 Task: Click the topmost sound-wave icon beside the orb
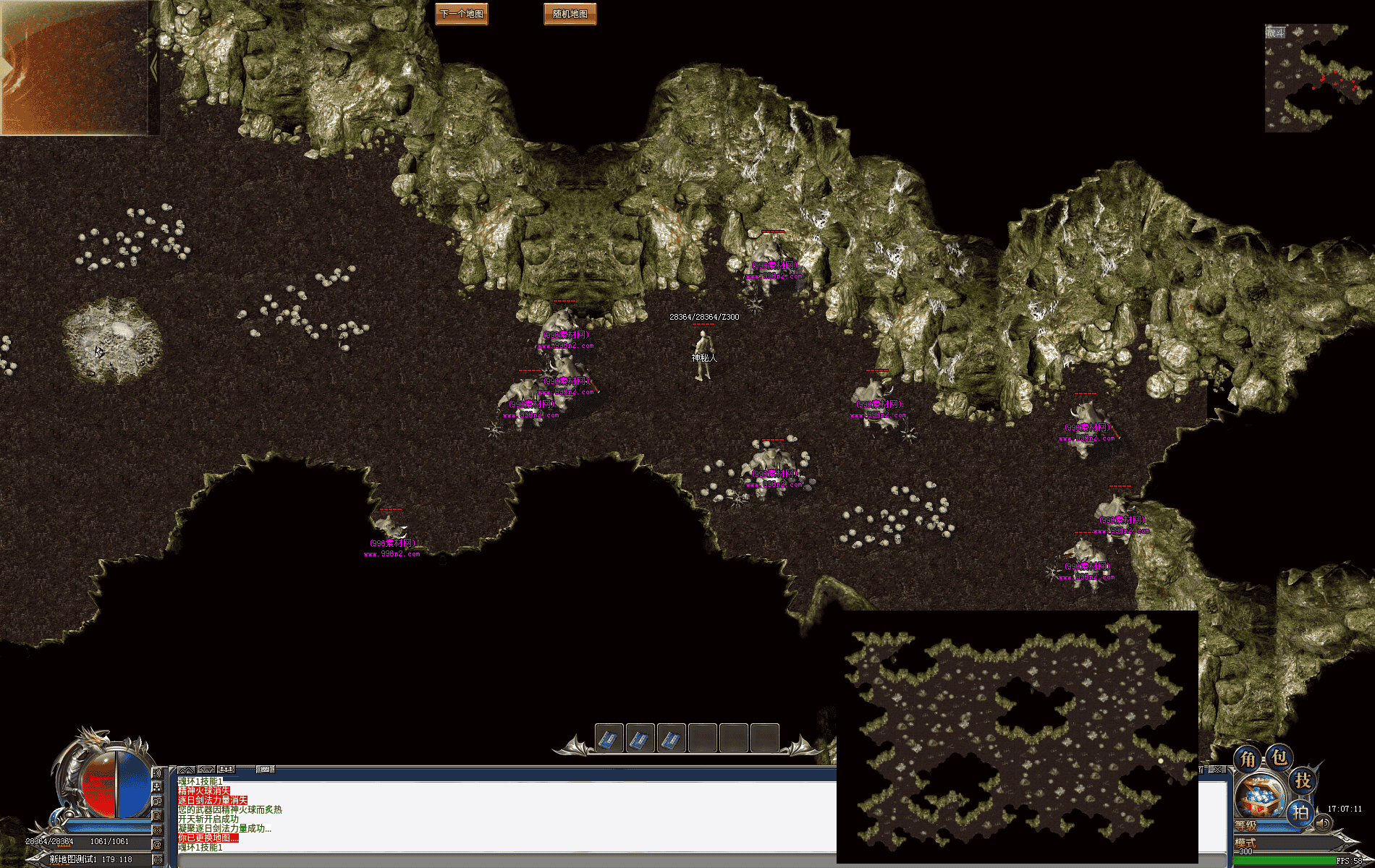(x=157, y=773)
